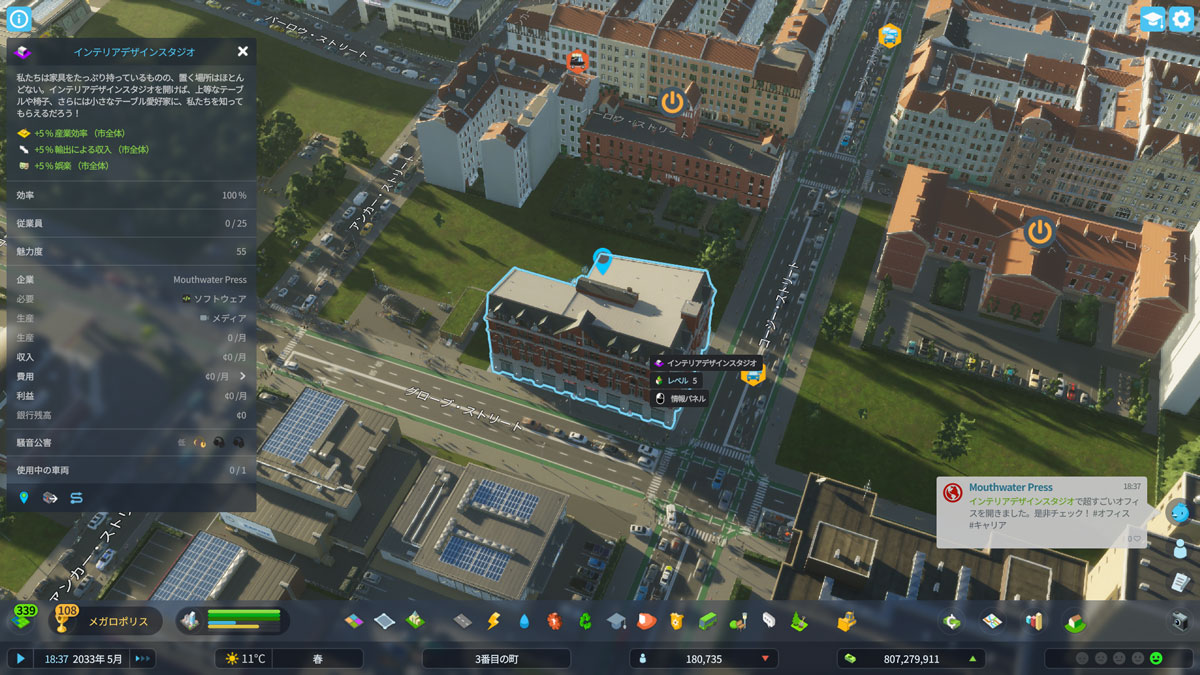Expand the 費用 cost row arrow
This screenshot has width=1200, height=675.
tap(242, 376)
